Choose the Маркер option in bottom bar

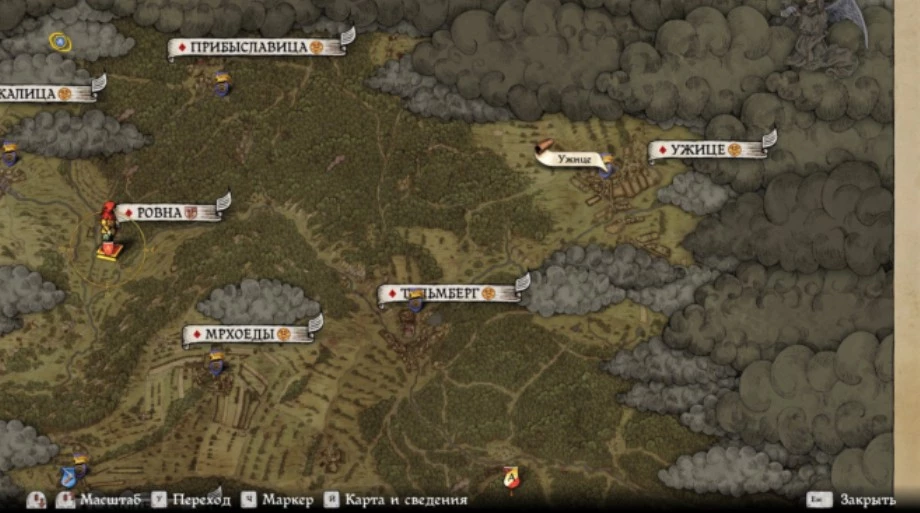(289, 499)
